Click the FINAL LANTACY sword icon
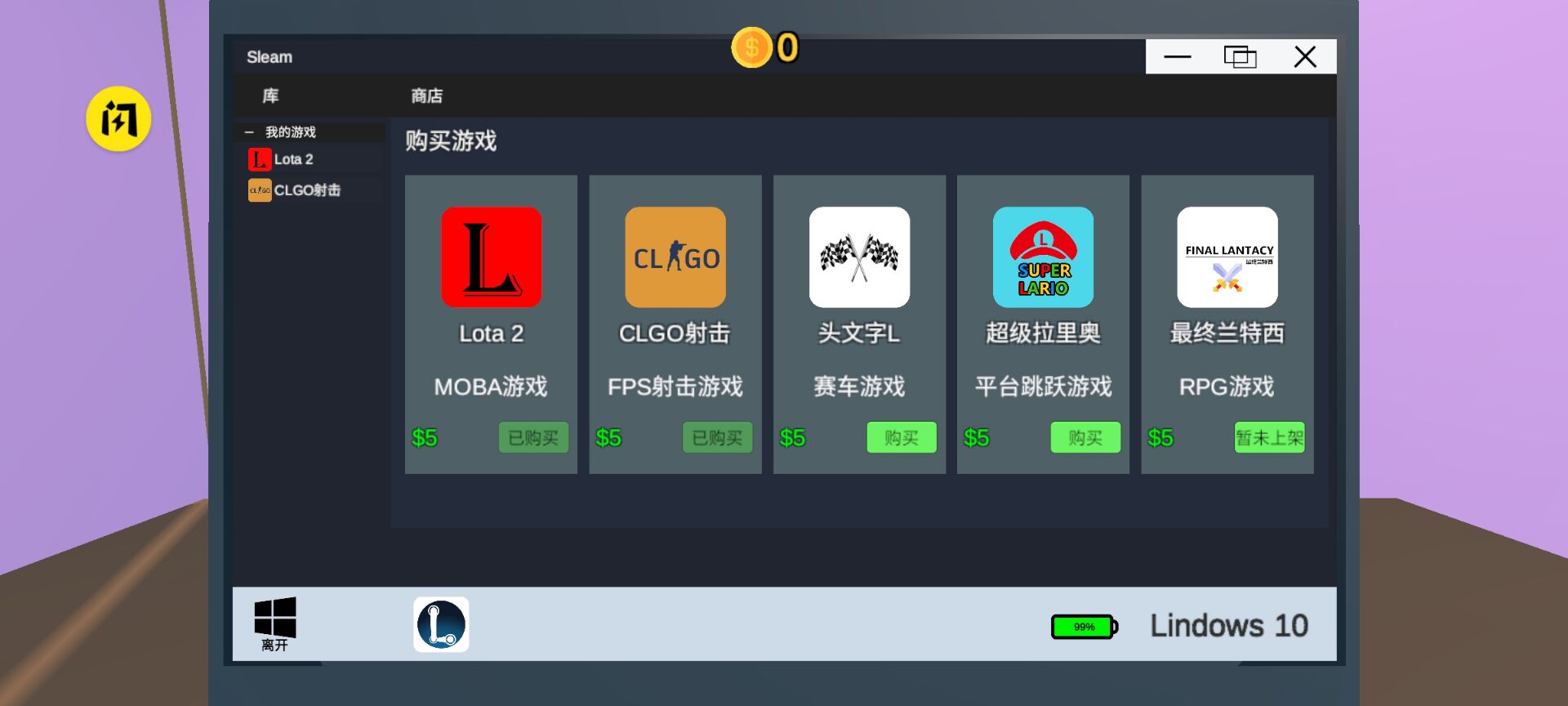Image resolution: width=1568 pixels, height=706 pixels. (x=1227, y=257)
